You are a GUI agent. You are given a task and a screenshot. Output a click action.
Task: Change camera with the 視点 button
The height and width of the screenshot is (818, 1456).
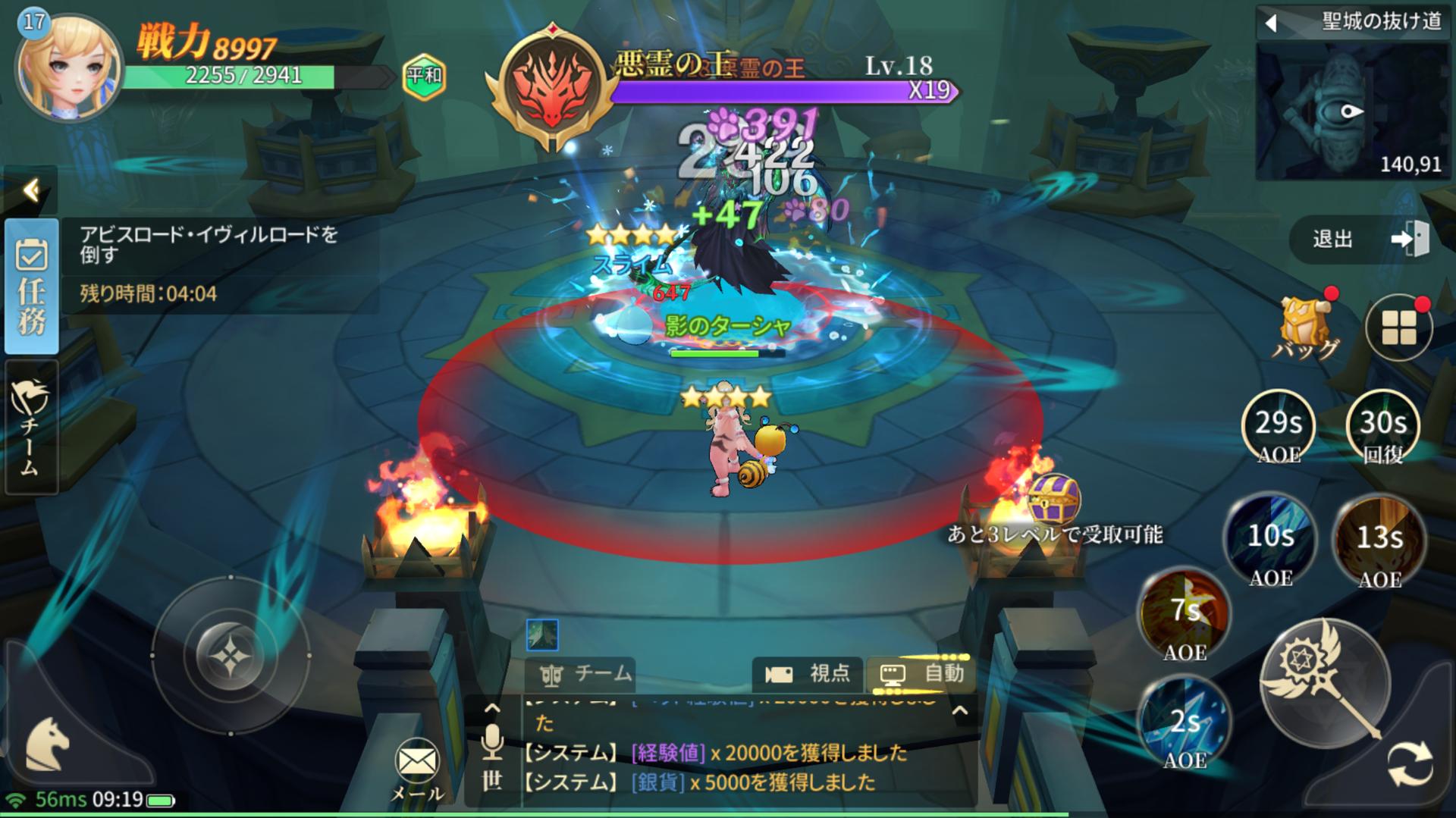click(806, 673)
